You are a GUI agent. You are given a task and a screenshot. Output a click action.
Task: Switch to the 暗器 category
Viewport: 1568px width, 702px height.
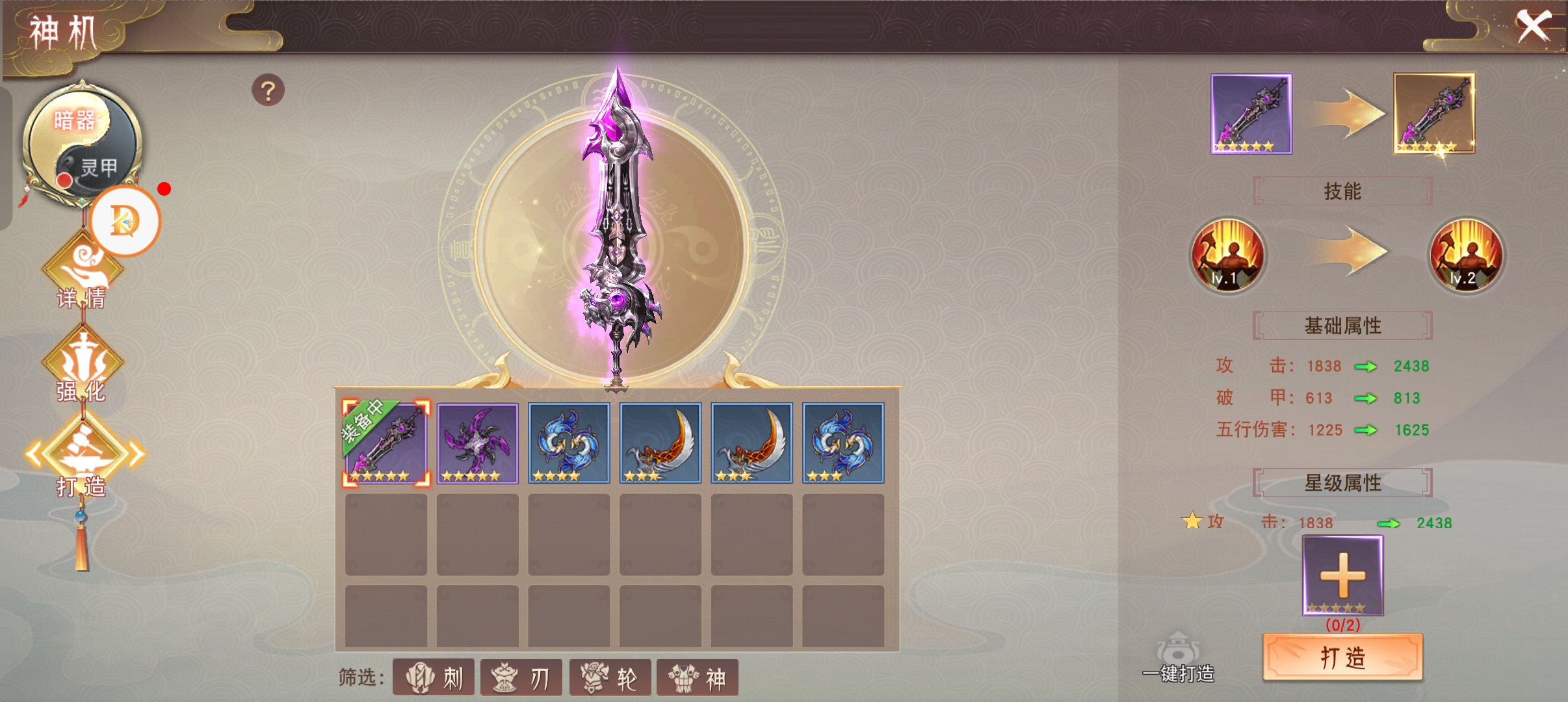[73, 120]
